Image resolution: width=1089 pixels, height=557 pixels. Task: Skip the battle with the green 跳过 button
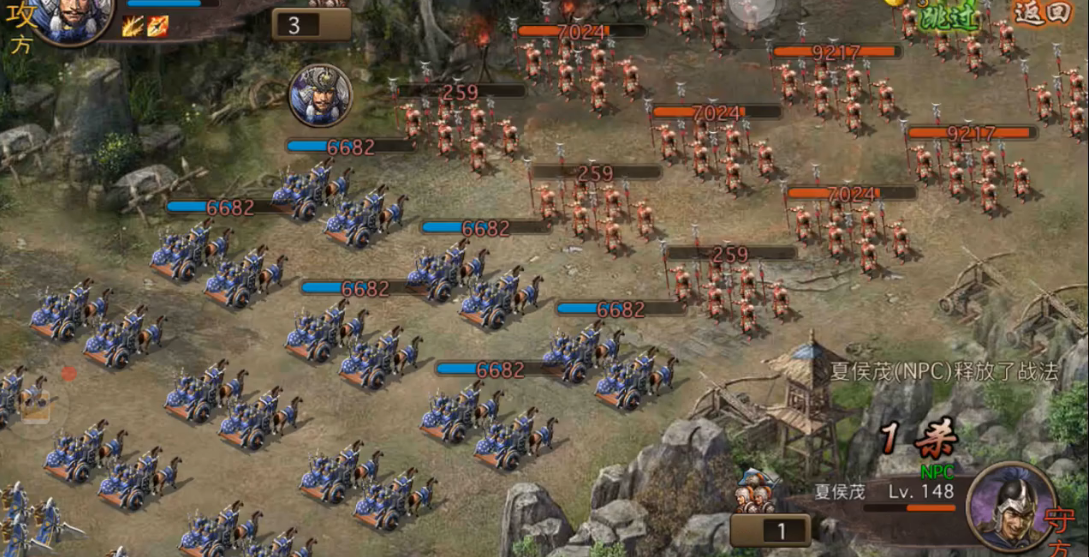click(948, 15)
